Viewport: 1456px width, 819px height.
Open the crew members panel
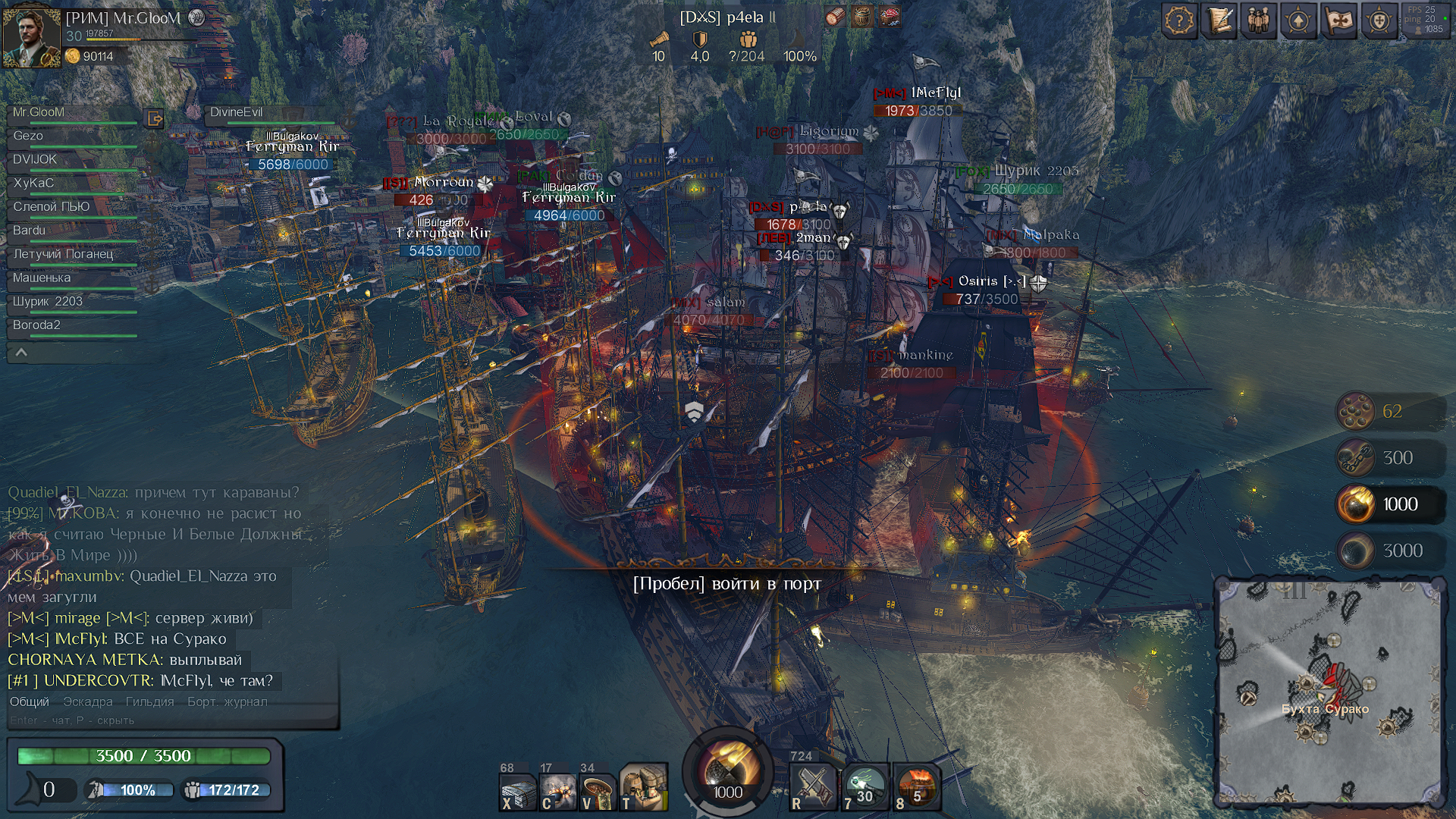pos(1259,21)
